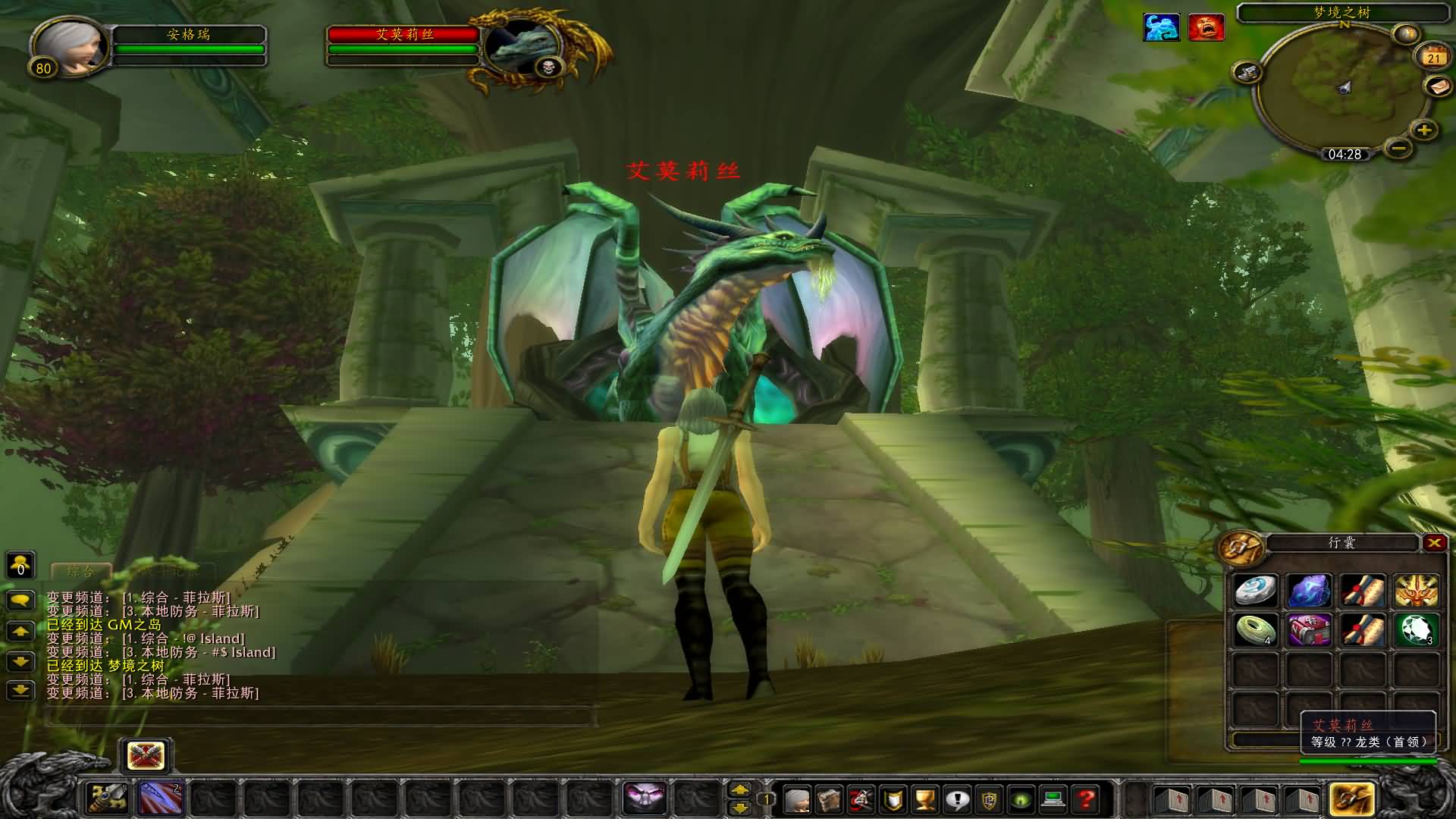The width and height of the screenshot is (1456, 819).
Task: Open the mail envelope icon by minimap
Action: 1439,87
